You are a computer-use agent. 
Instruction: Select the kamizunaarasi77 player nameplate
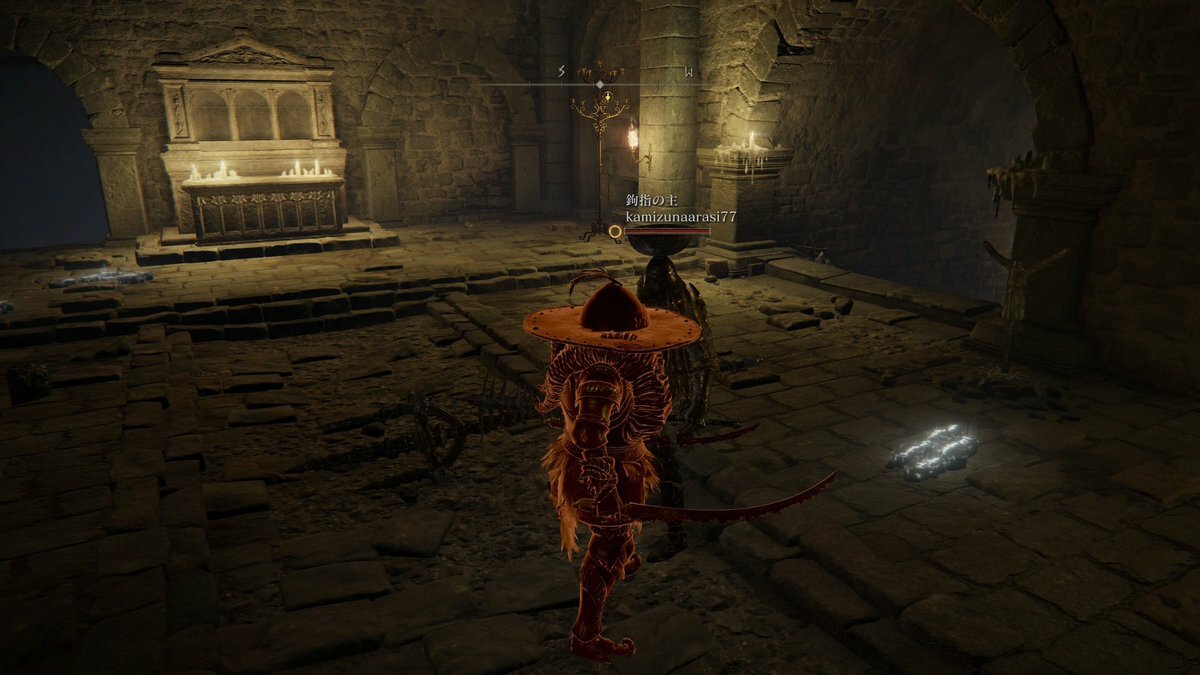667,216
